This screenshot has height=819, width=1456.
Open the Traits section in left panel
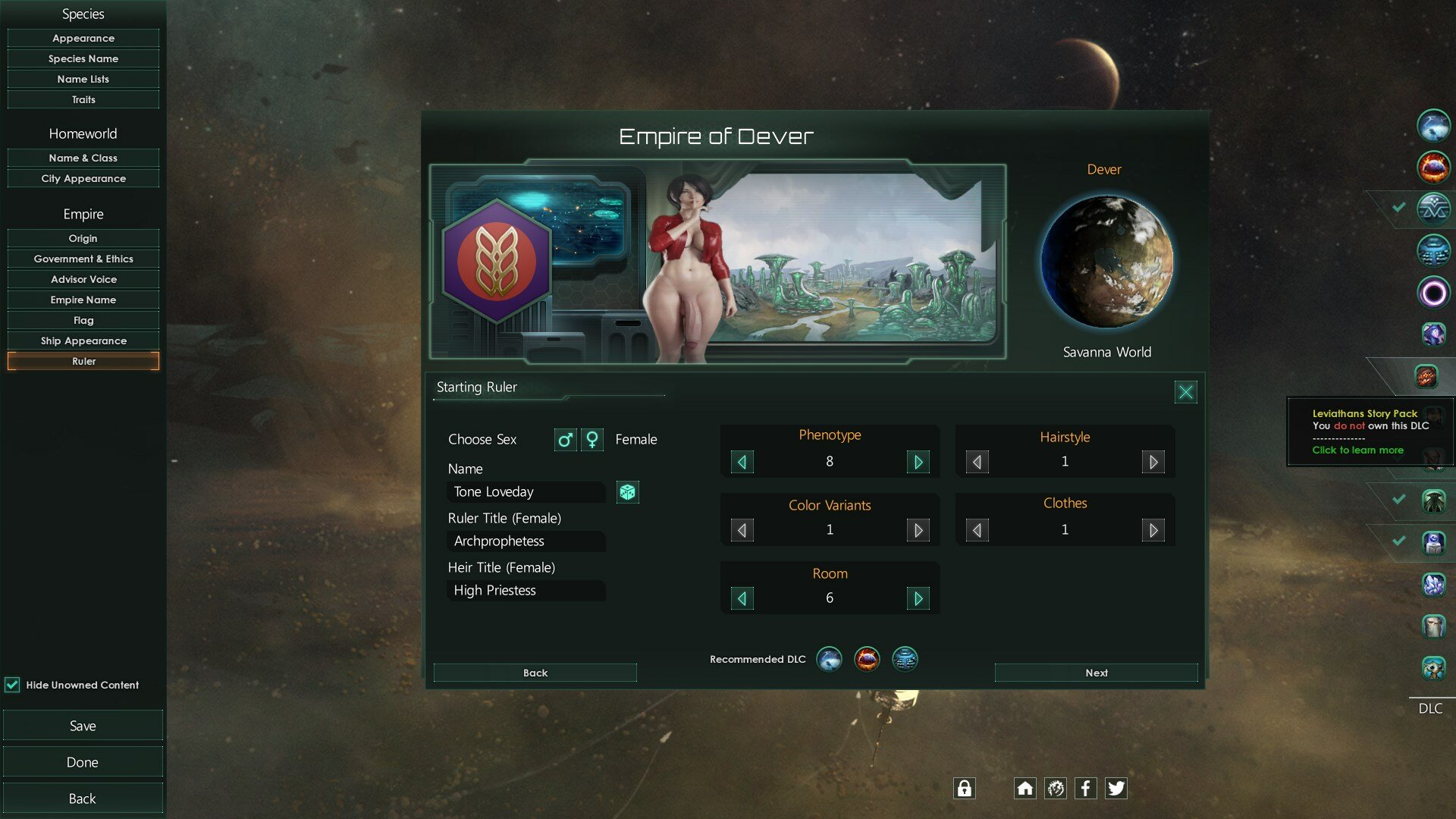tap(83, 99)
